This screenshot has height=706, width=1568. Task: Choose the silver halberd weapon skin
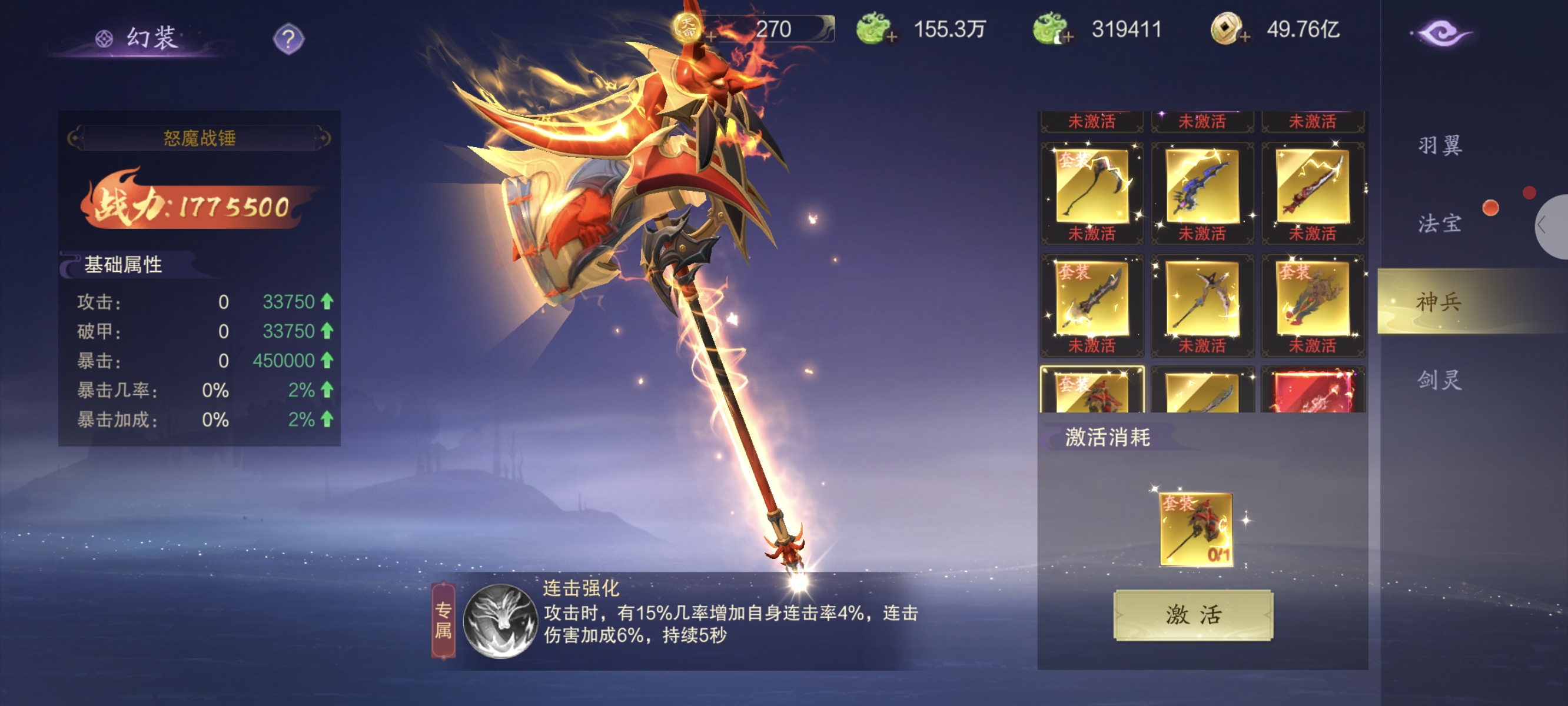[1201, 299]
